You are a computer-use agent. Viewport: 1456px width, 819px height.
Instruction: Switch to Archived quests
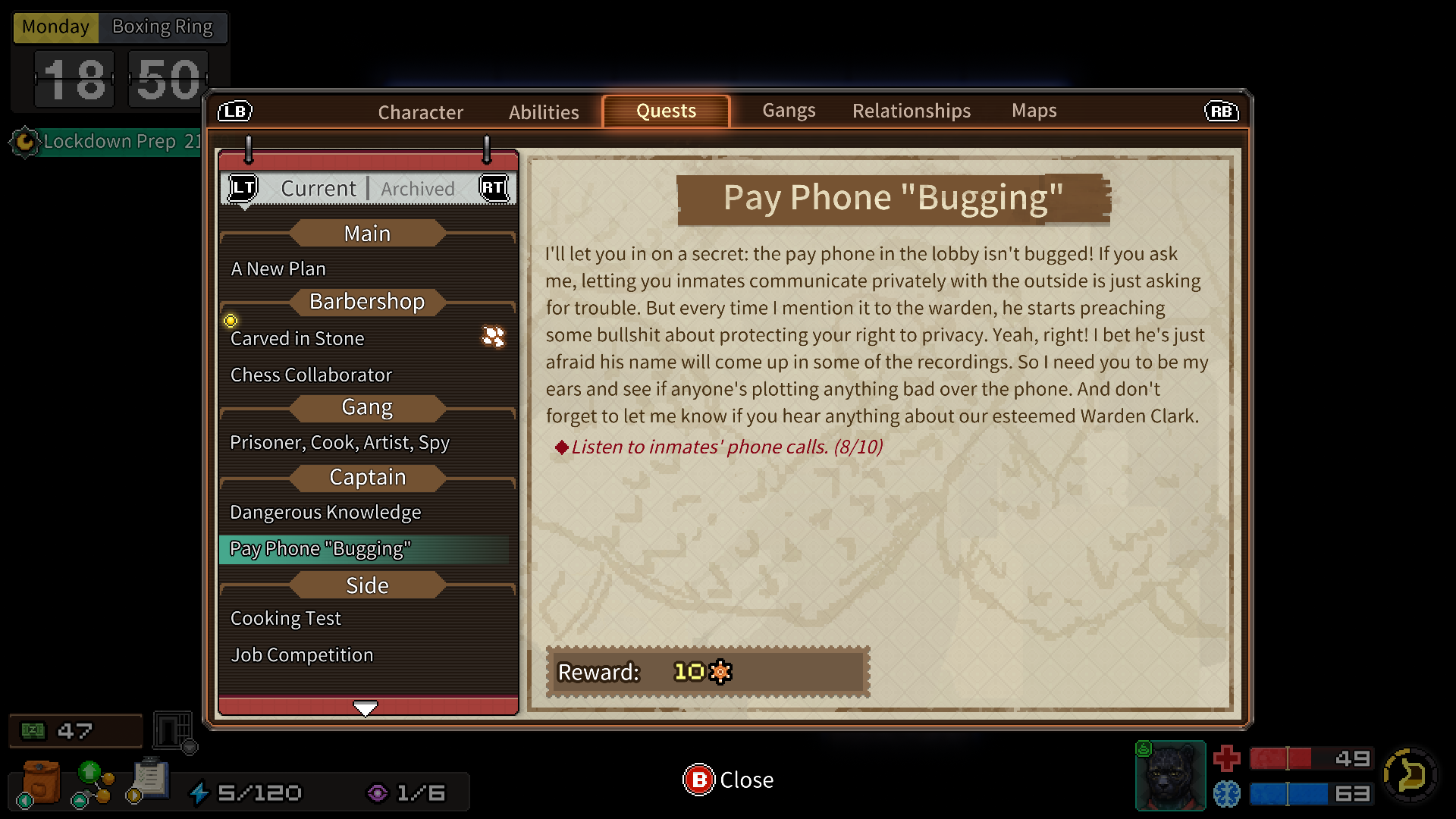(418, 189)
